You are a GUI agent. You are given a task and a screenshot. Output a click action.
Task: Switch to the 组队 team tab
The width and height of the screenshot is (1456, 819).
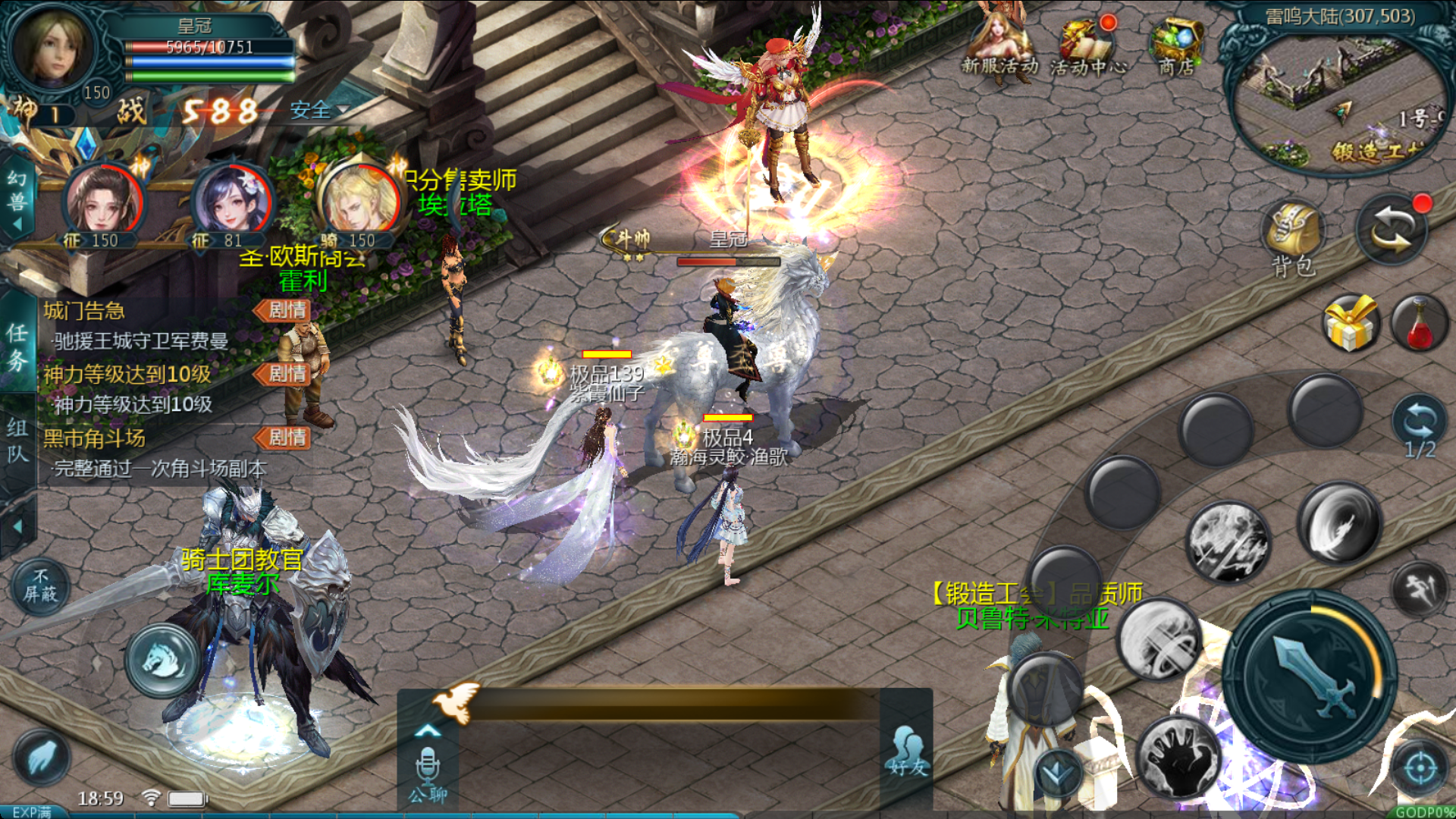pyautogui.click(x=17, y=441)
